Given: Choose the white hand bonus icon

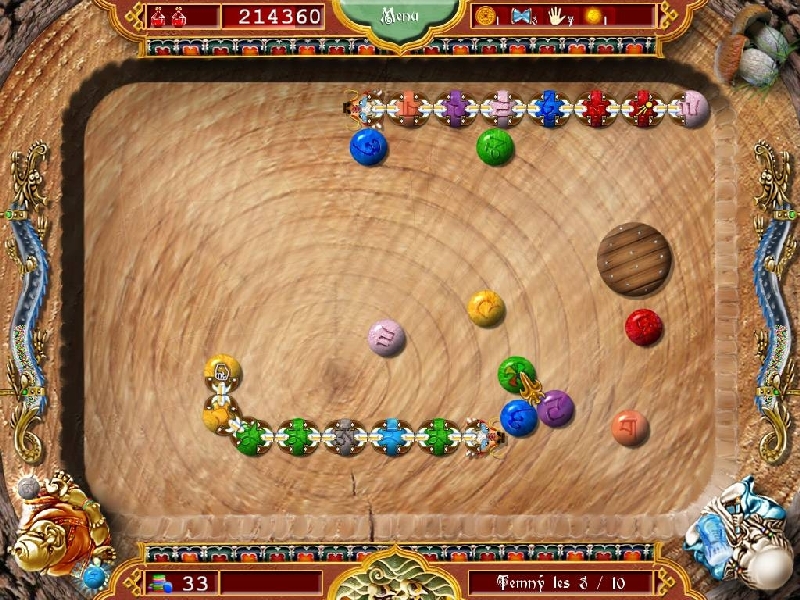Looking at the screenshot, I should [x=556, y=16].
